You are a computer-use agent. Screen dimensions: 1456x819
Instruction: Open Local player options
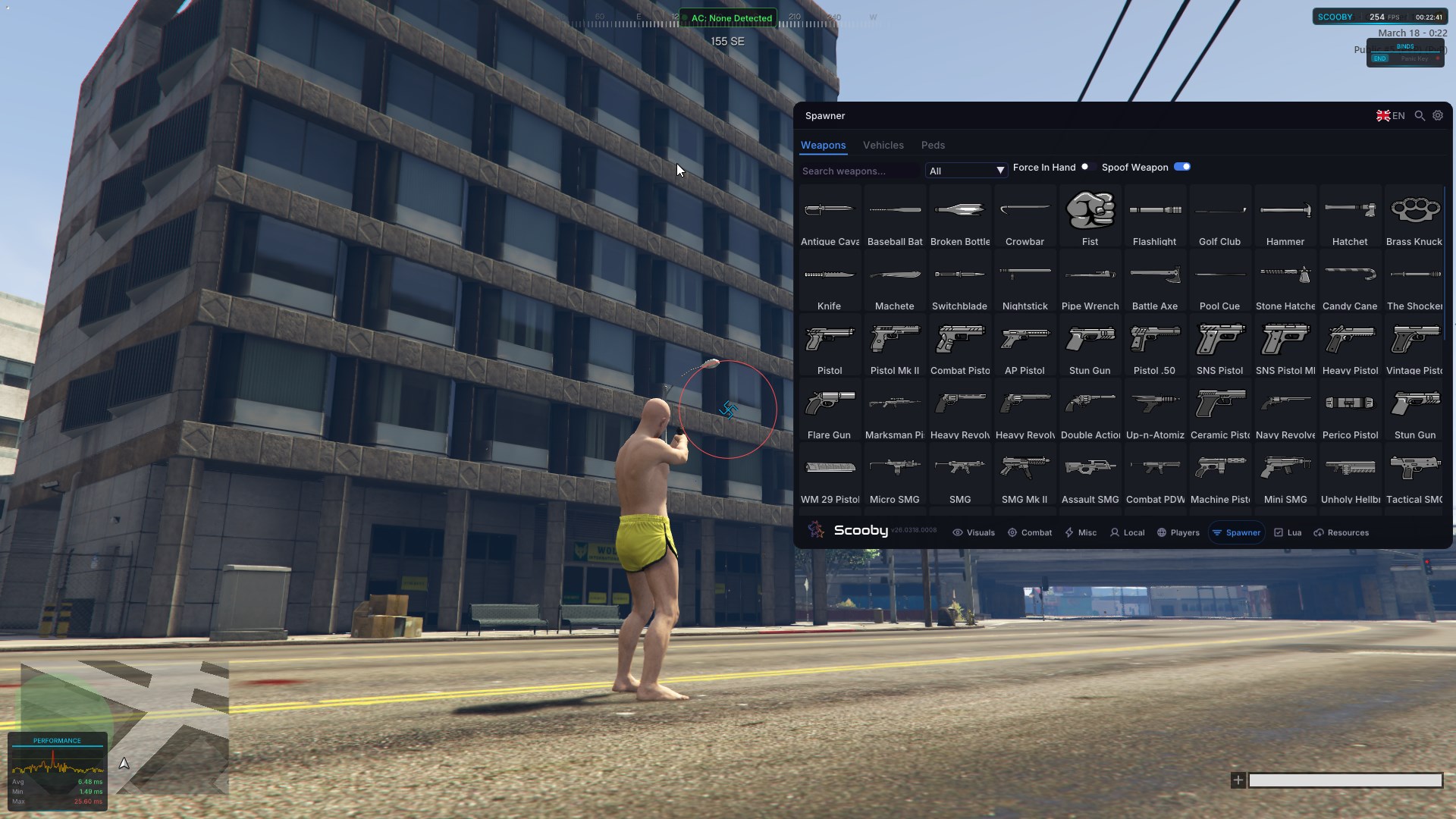tap(1127, 532)
